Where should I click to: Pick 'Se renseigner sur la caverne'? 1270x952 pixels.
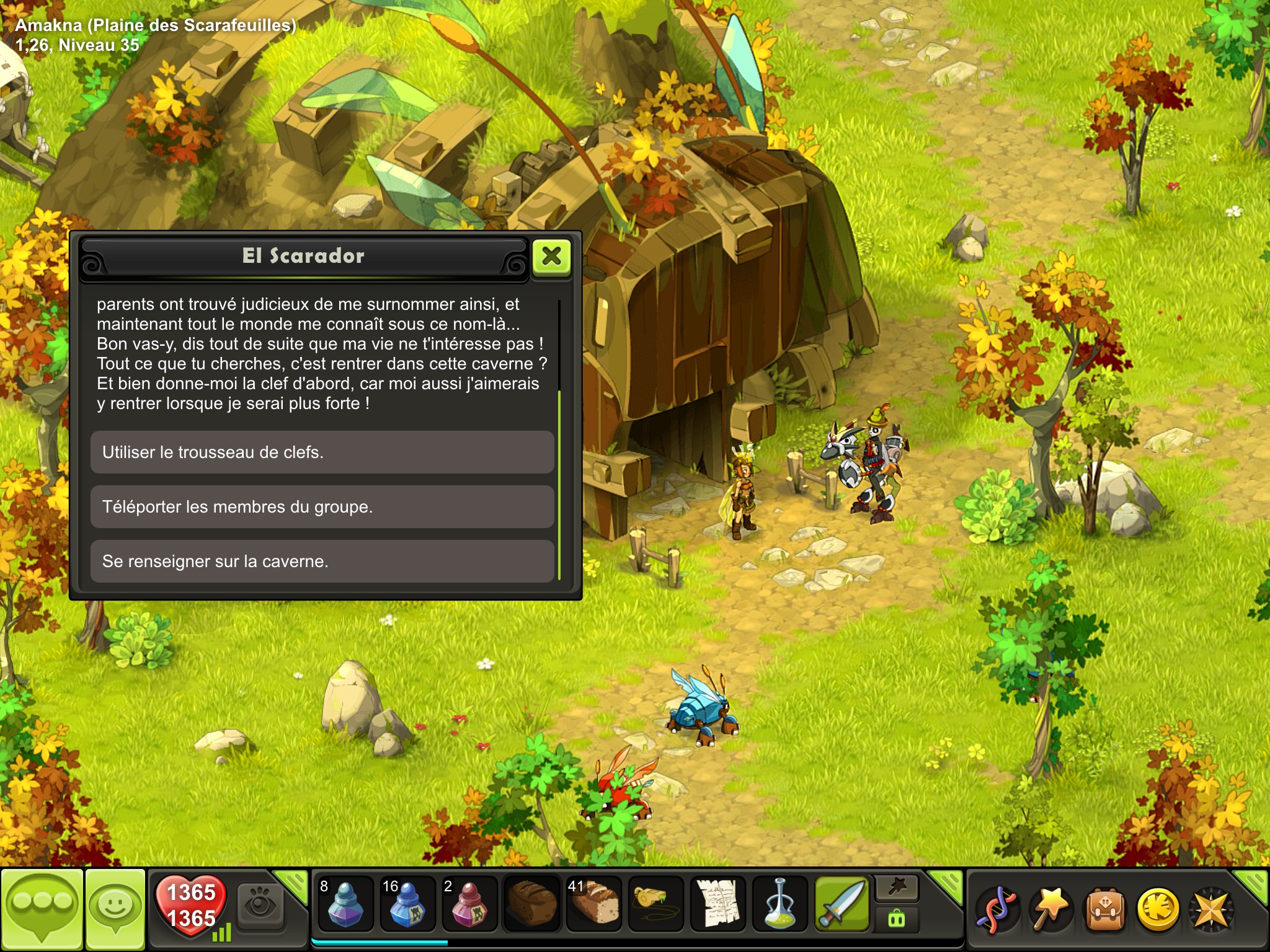coord(322,562)
